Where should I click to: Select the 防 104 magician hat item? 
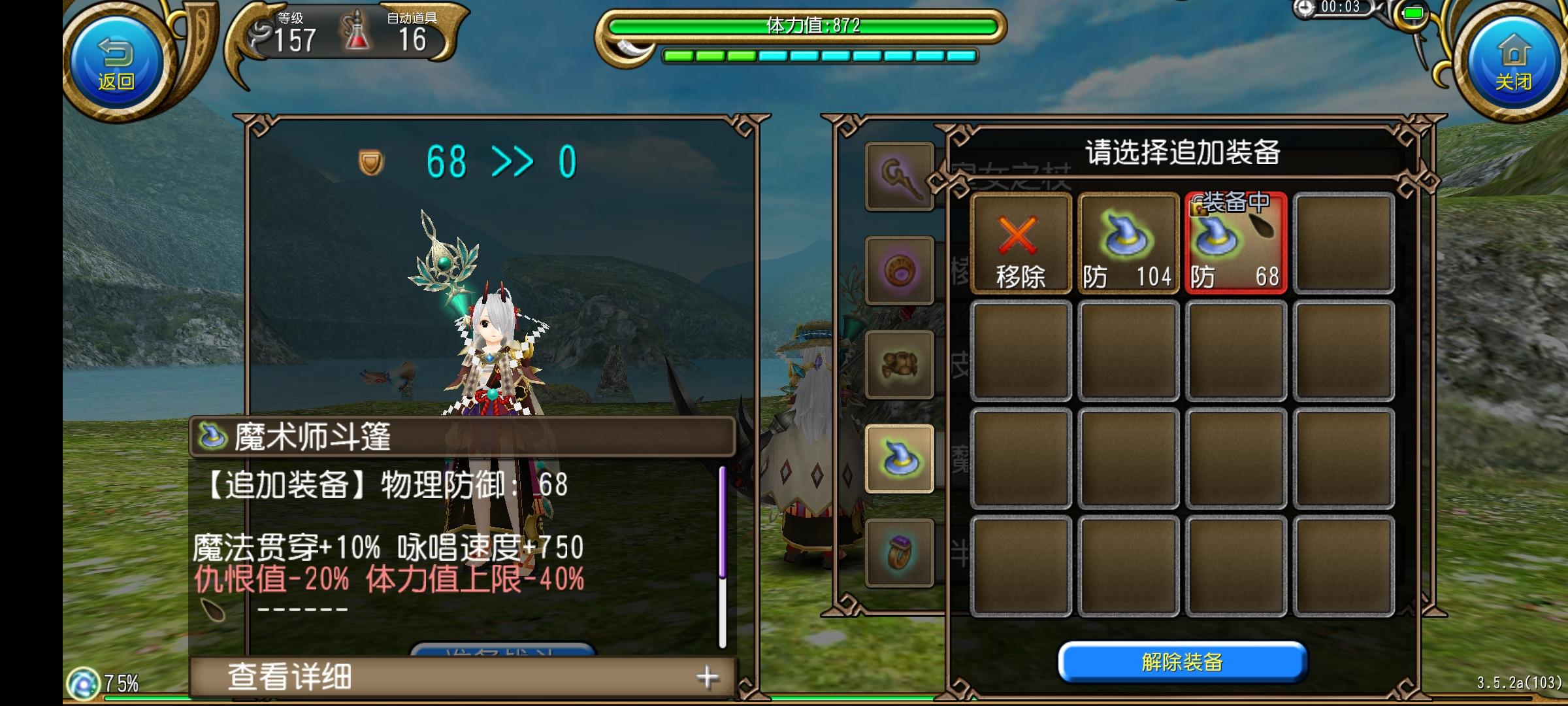pyautogui.click(x=1128, y=245)
